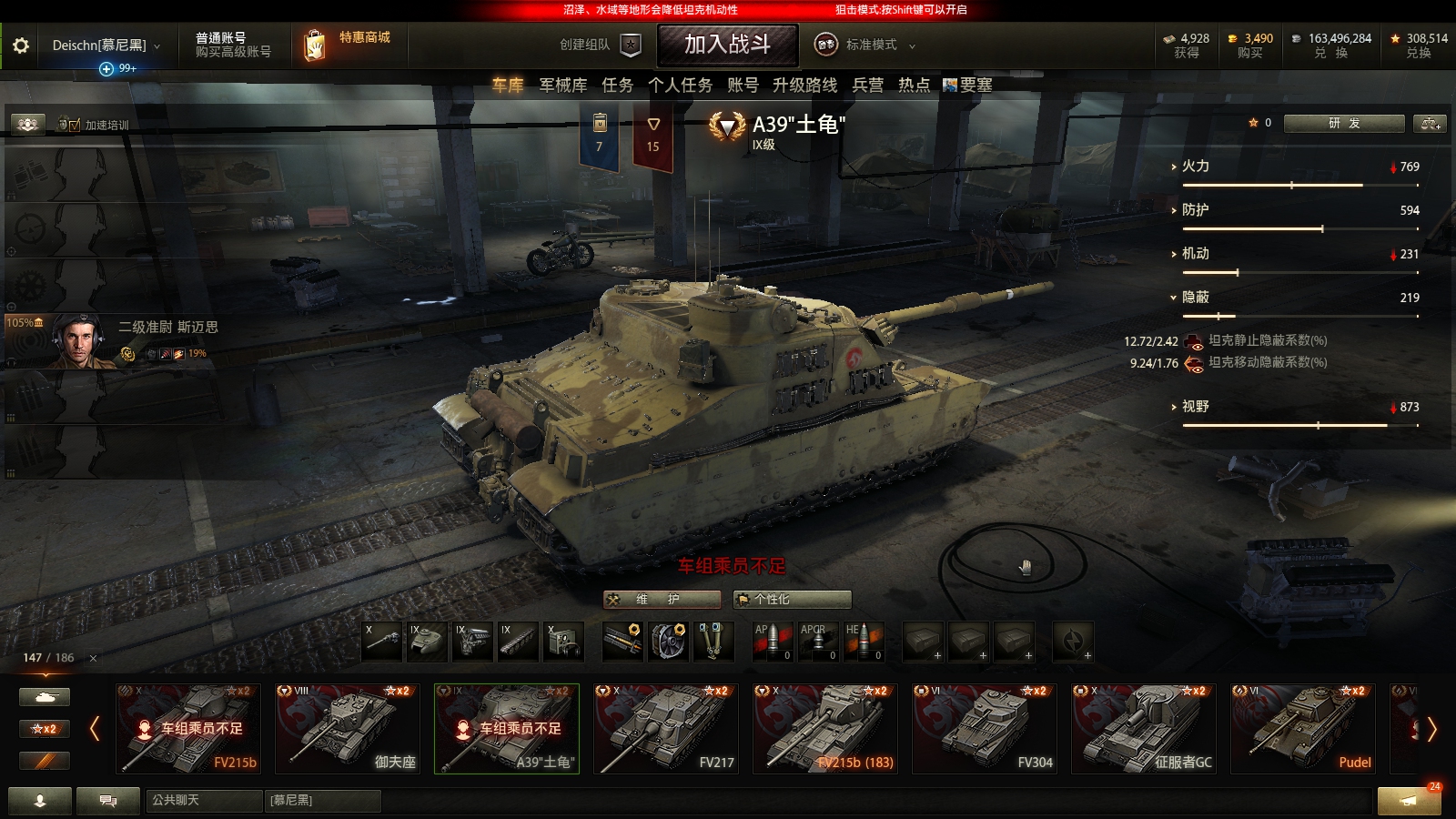Viewport: 1456px width, 819px height.
Task: Open the 特惠商城 shop
Action: [350, 44]
